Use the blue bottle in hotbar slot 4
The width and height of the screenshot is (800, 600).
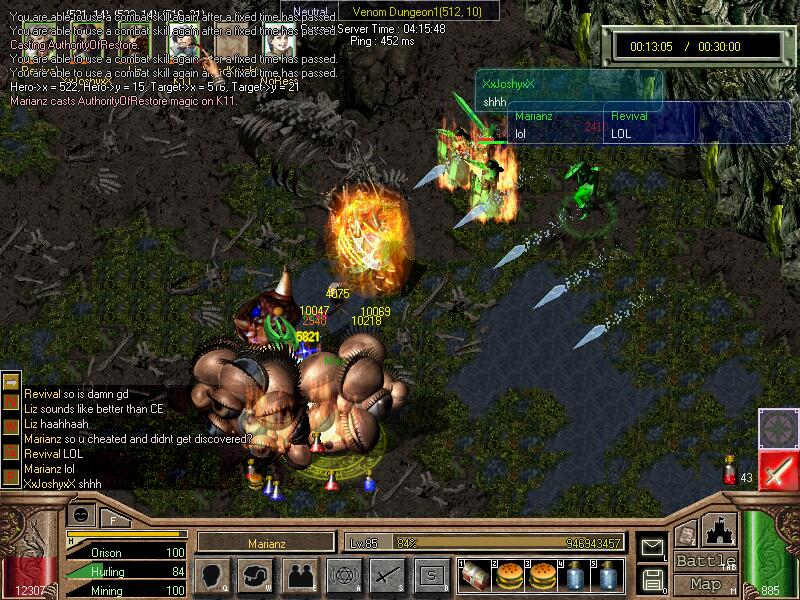click(575, 575)
